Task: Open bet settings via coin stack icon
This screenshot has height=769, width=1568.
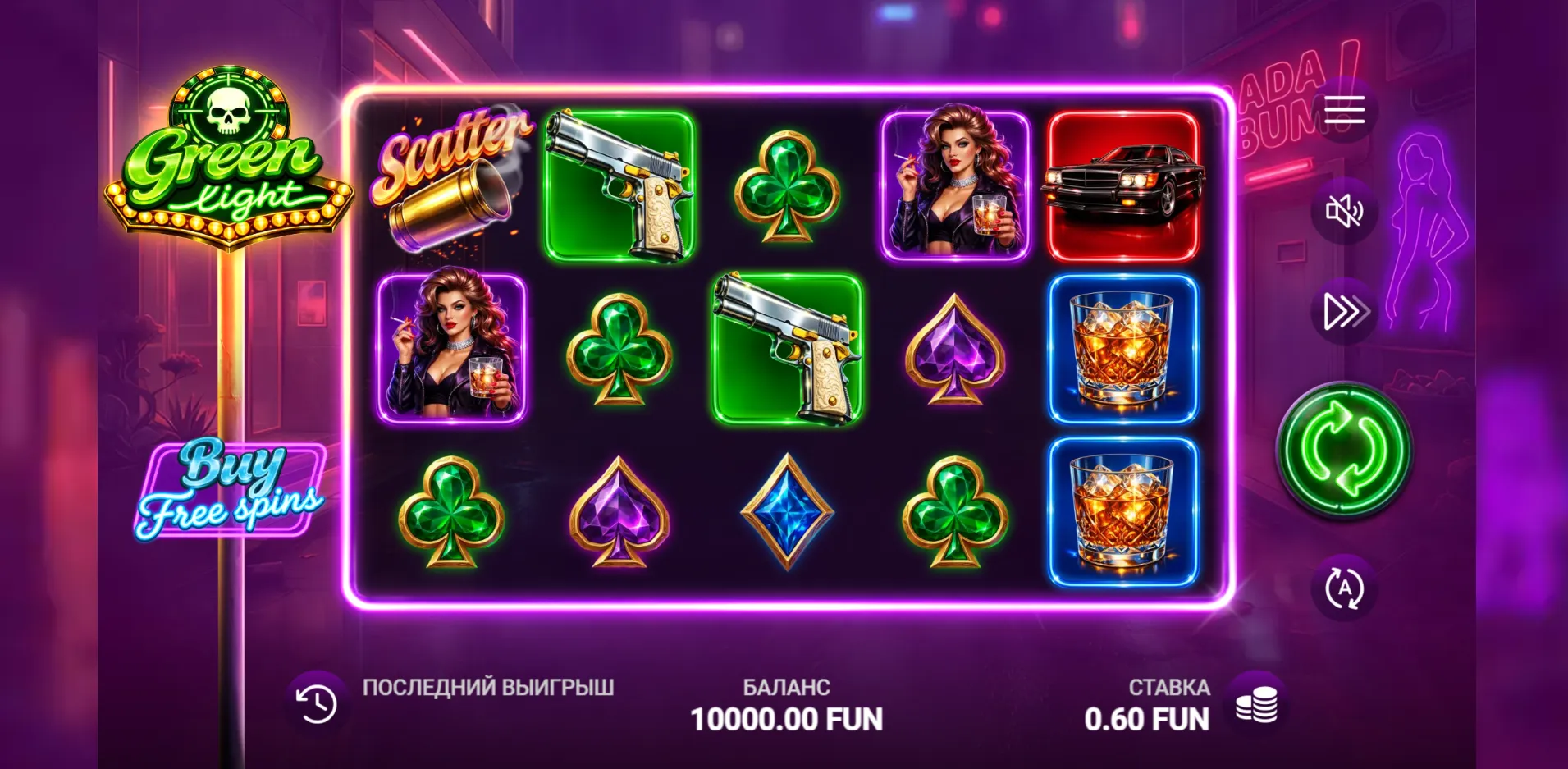Action: 1256,704
